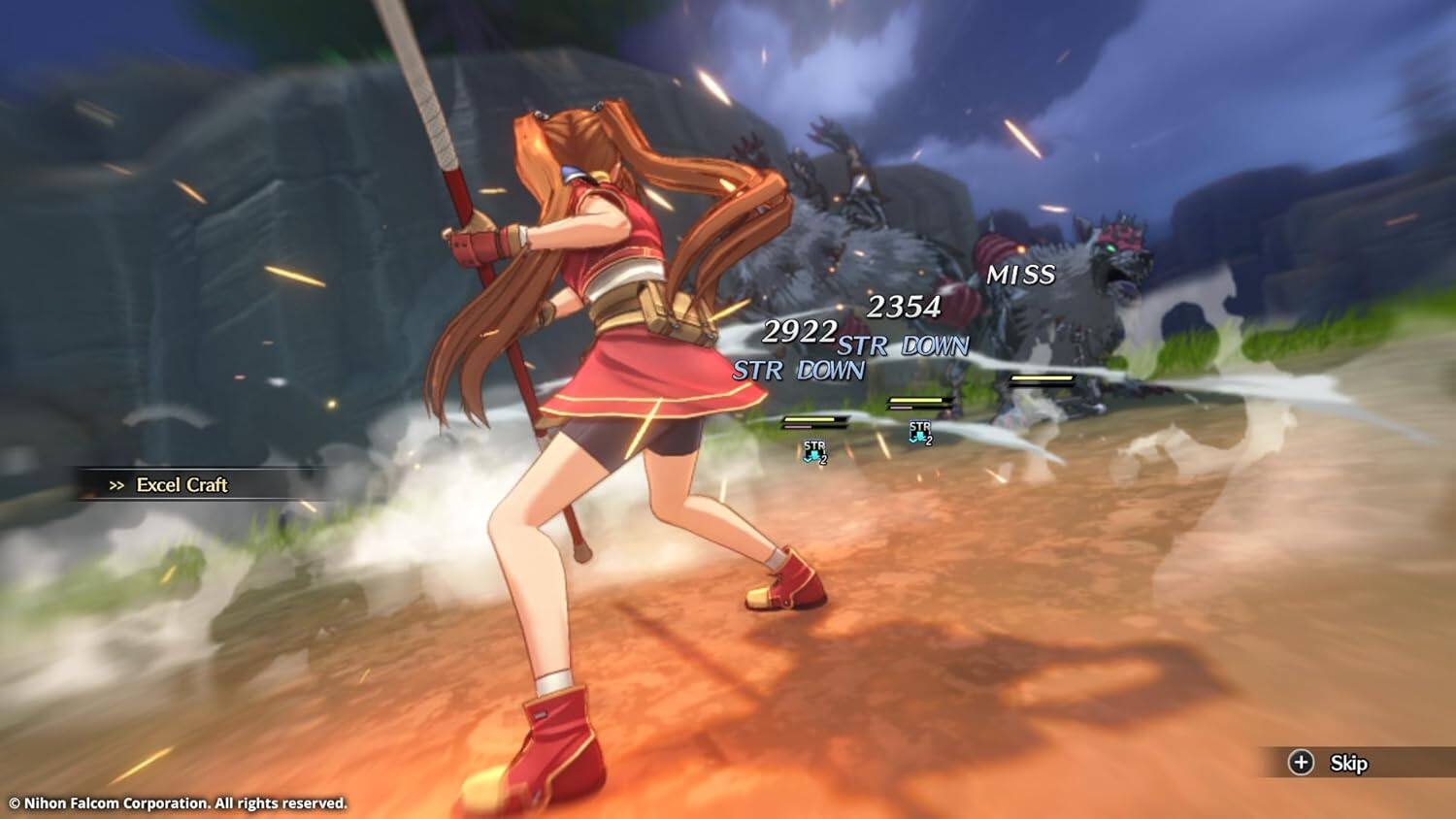This screenshot has width=1456, height=819.
Task: Select the "2" stack counter on the STR icon
Action: pos(824,459)
